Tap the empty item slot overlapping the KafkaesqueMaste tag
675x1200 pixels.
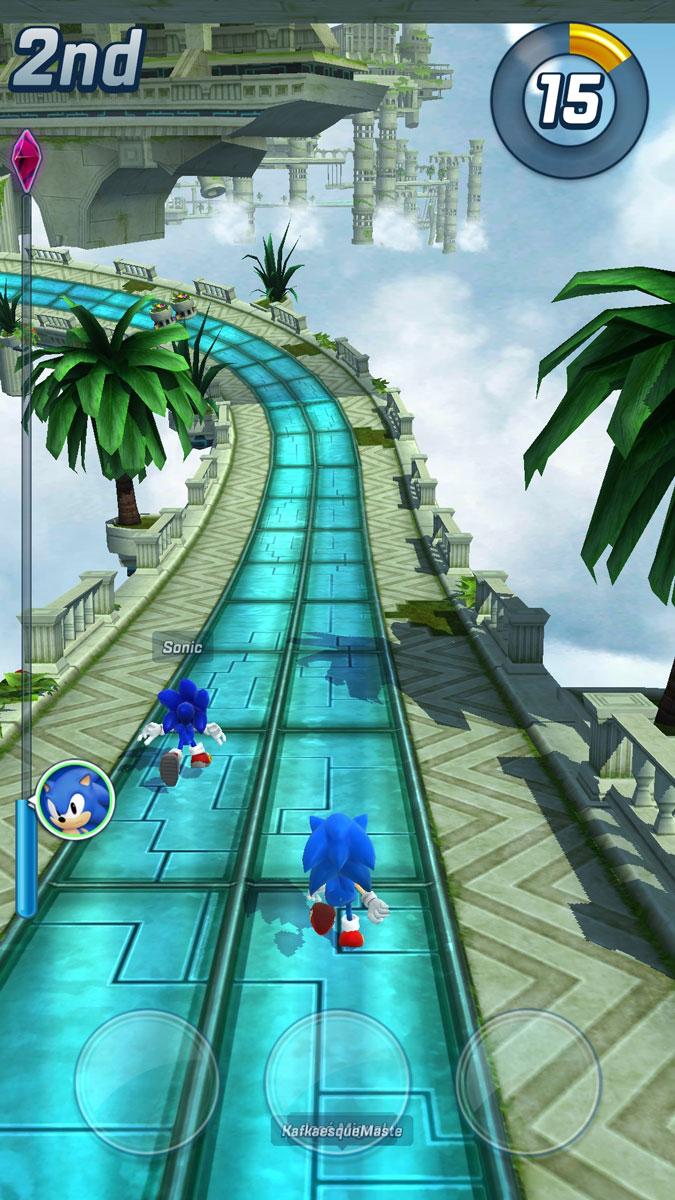pyautogui.click(x=337, y=1081)
